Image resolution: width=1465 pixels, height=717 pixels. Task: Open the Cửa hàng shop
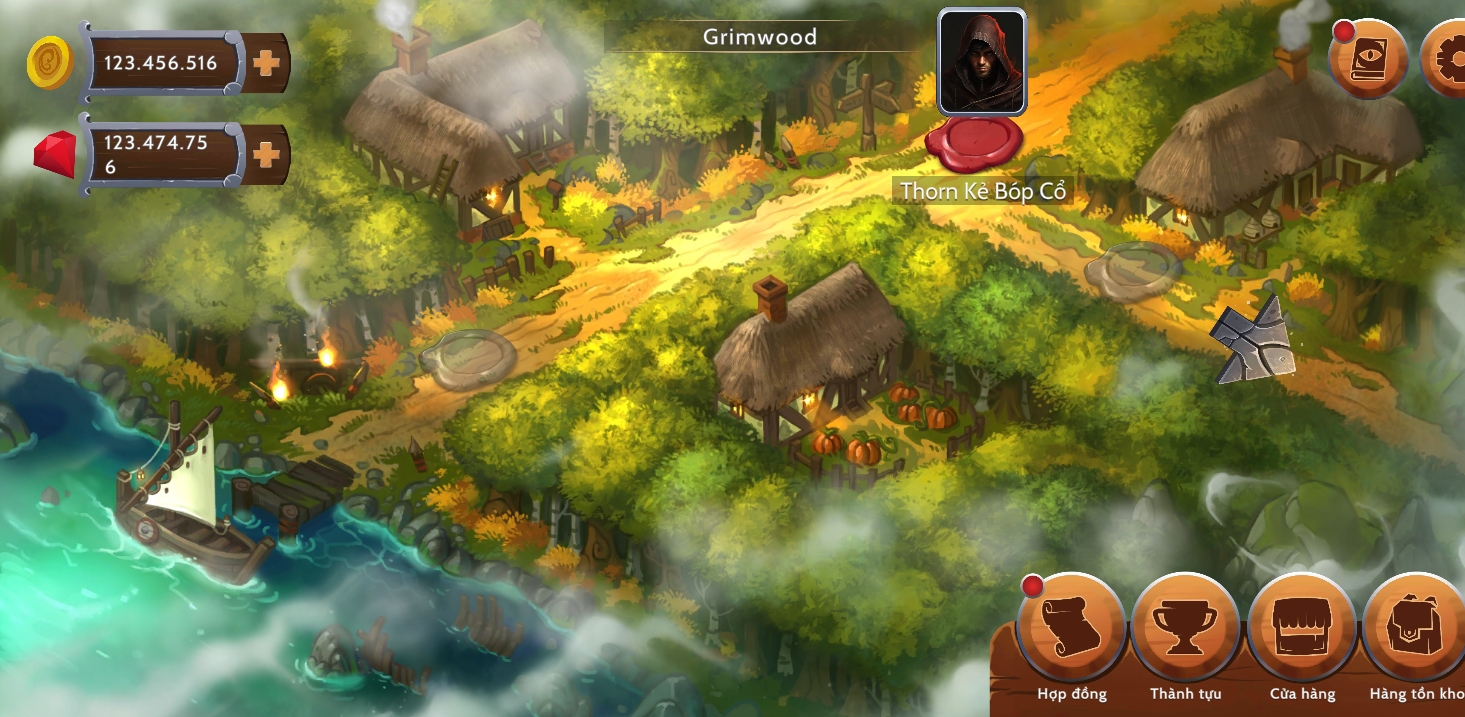pos(1302,628)
